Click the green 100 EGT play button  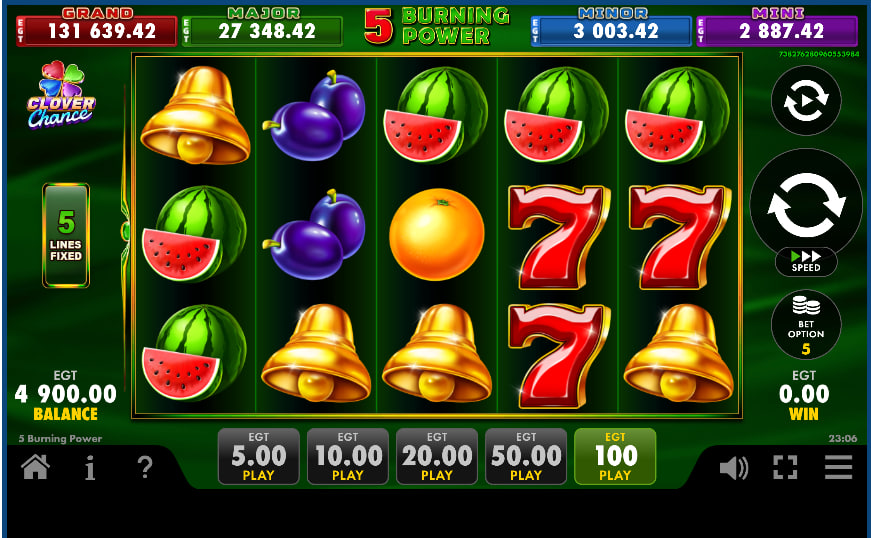click(x=614, y=457)
